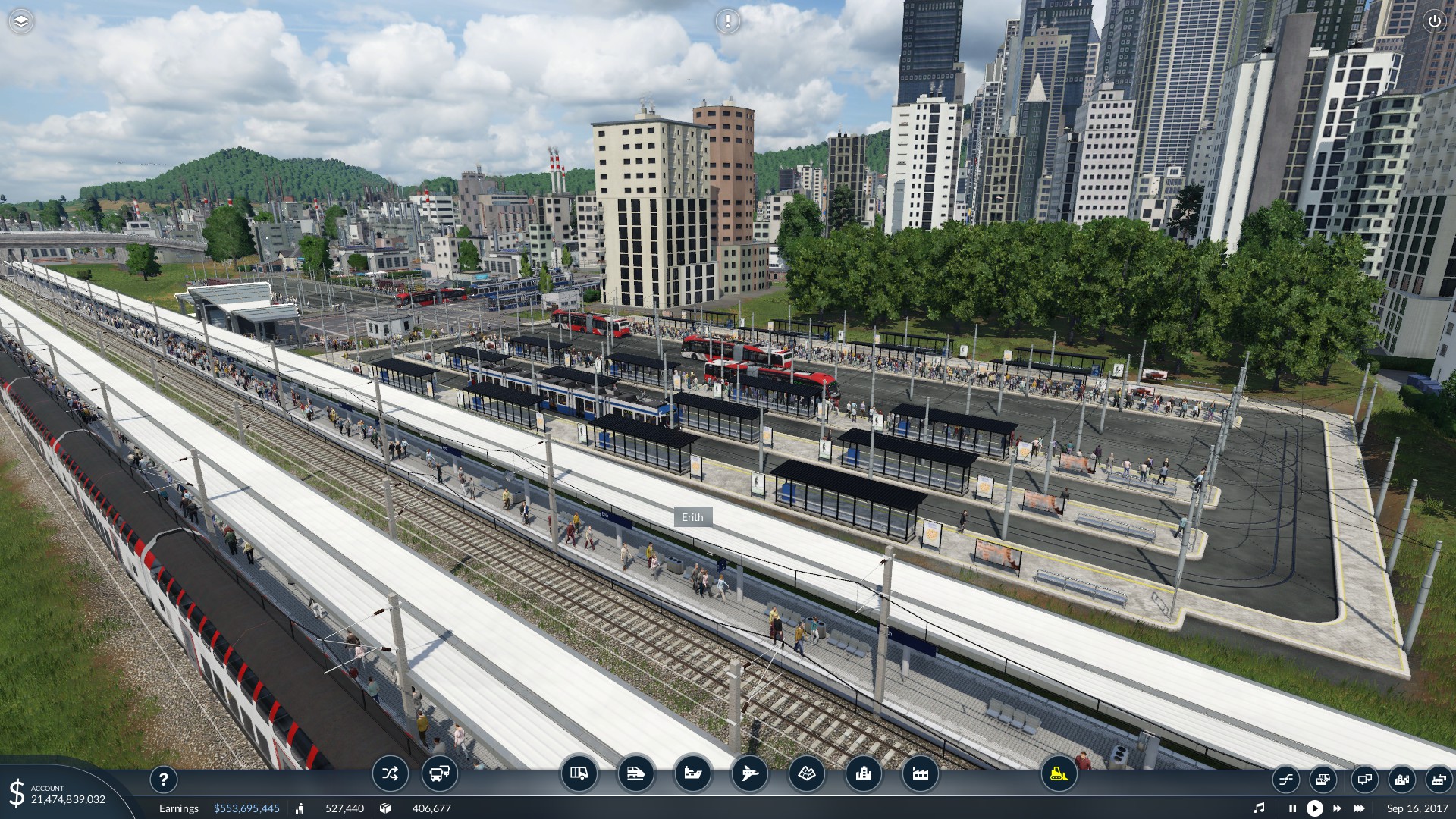Select the Erith station label

point(692,517)
